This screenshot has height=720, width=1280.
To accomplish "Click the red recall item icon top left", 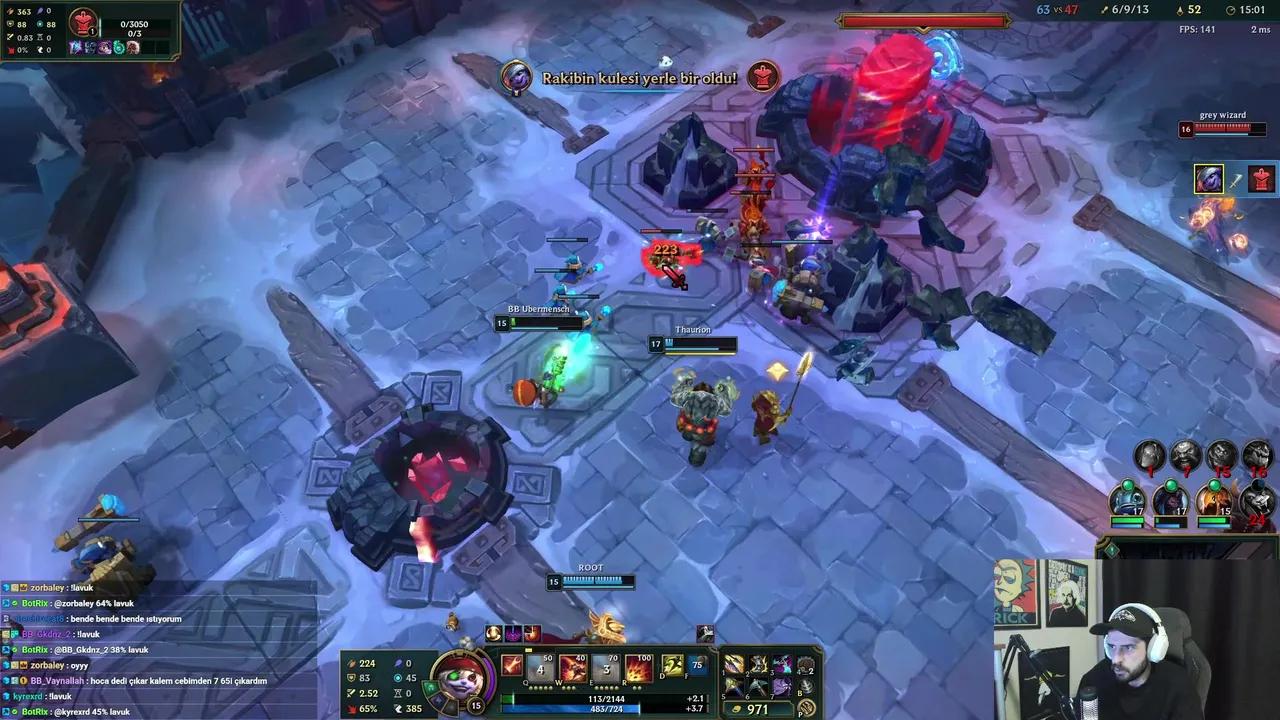I will [84, 23].
